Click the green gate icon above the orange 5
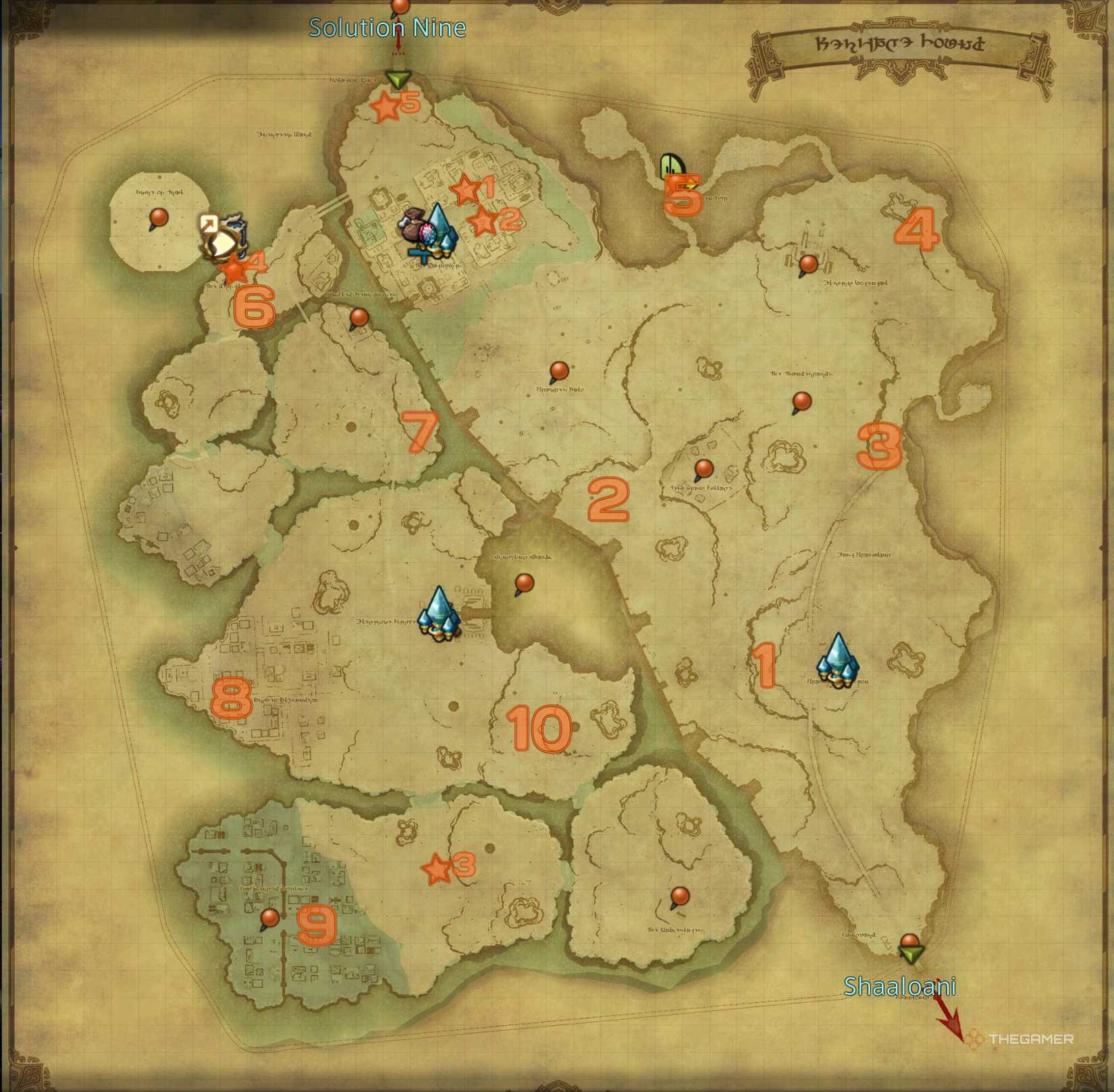The width and height of the screenshot is (1114, 1092). click(672, 165)
